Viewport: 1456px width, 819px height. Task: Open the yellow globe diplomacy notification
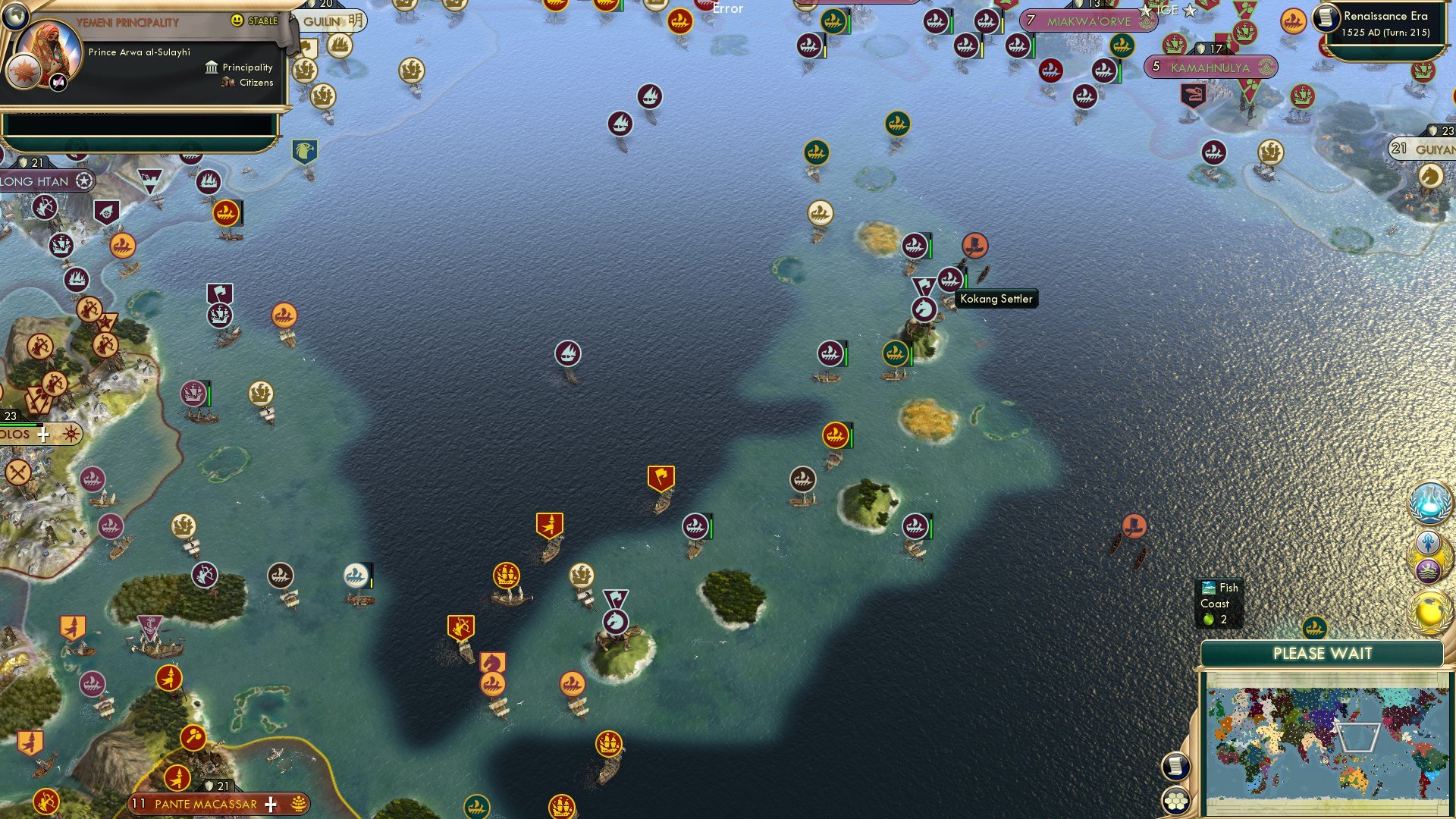click(x=1429, y=607)
